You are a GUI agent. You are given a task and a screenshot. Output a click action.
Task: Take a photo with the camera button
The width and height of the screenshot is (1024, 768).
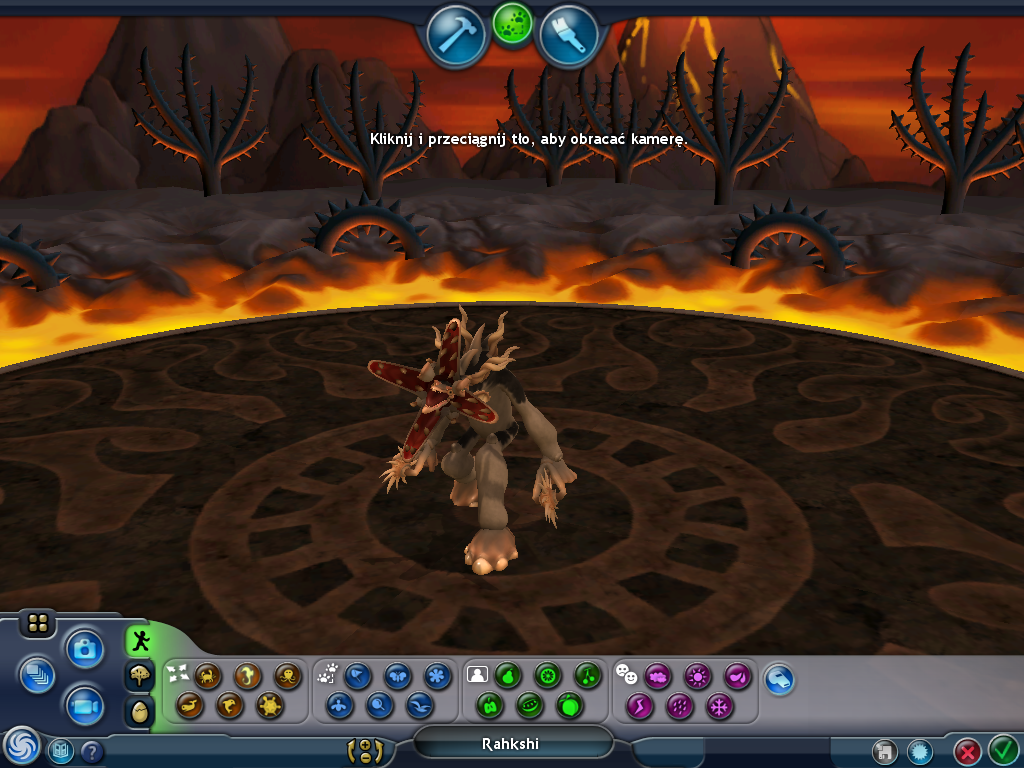(86, 649)
